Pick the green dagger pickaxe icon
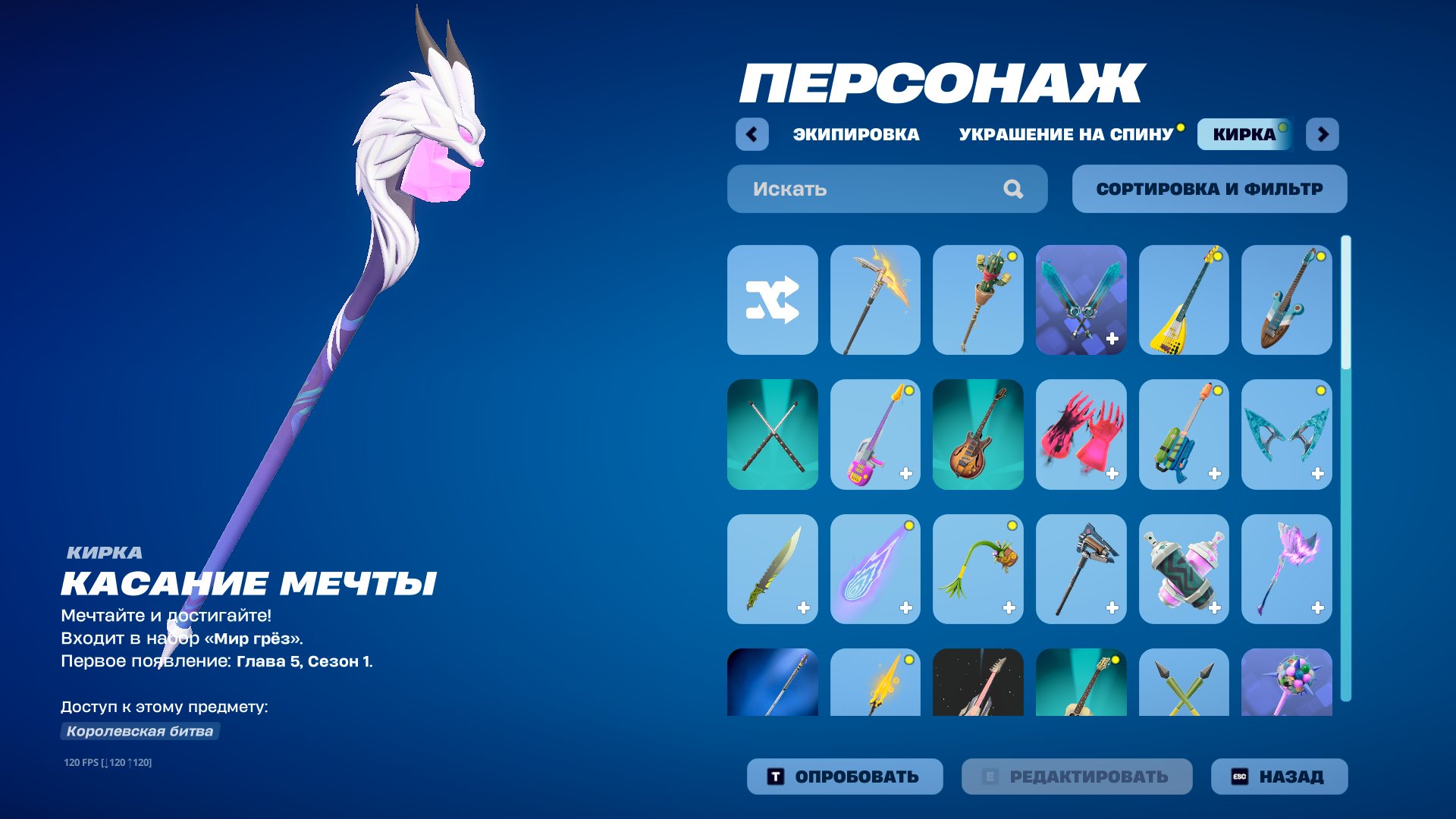 click(x=772, y=569)
